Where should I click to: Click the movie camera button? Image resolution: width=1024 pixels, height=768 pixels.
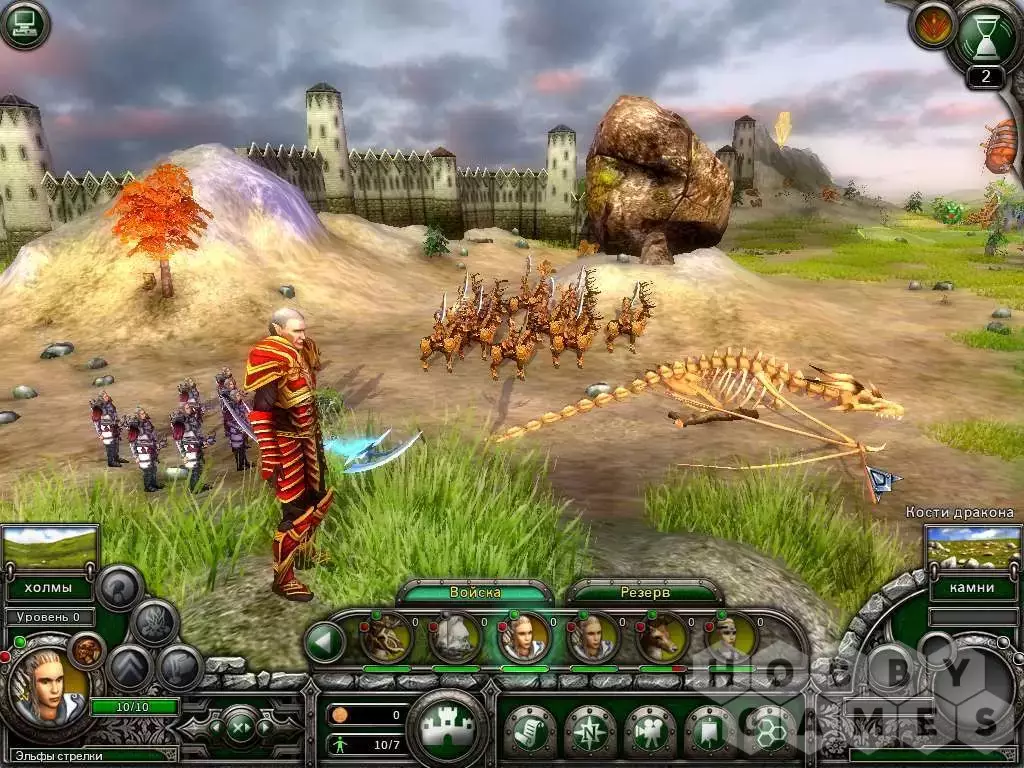[649, 731]
